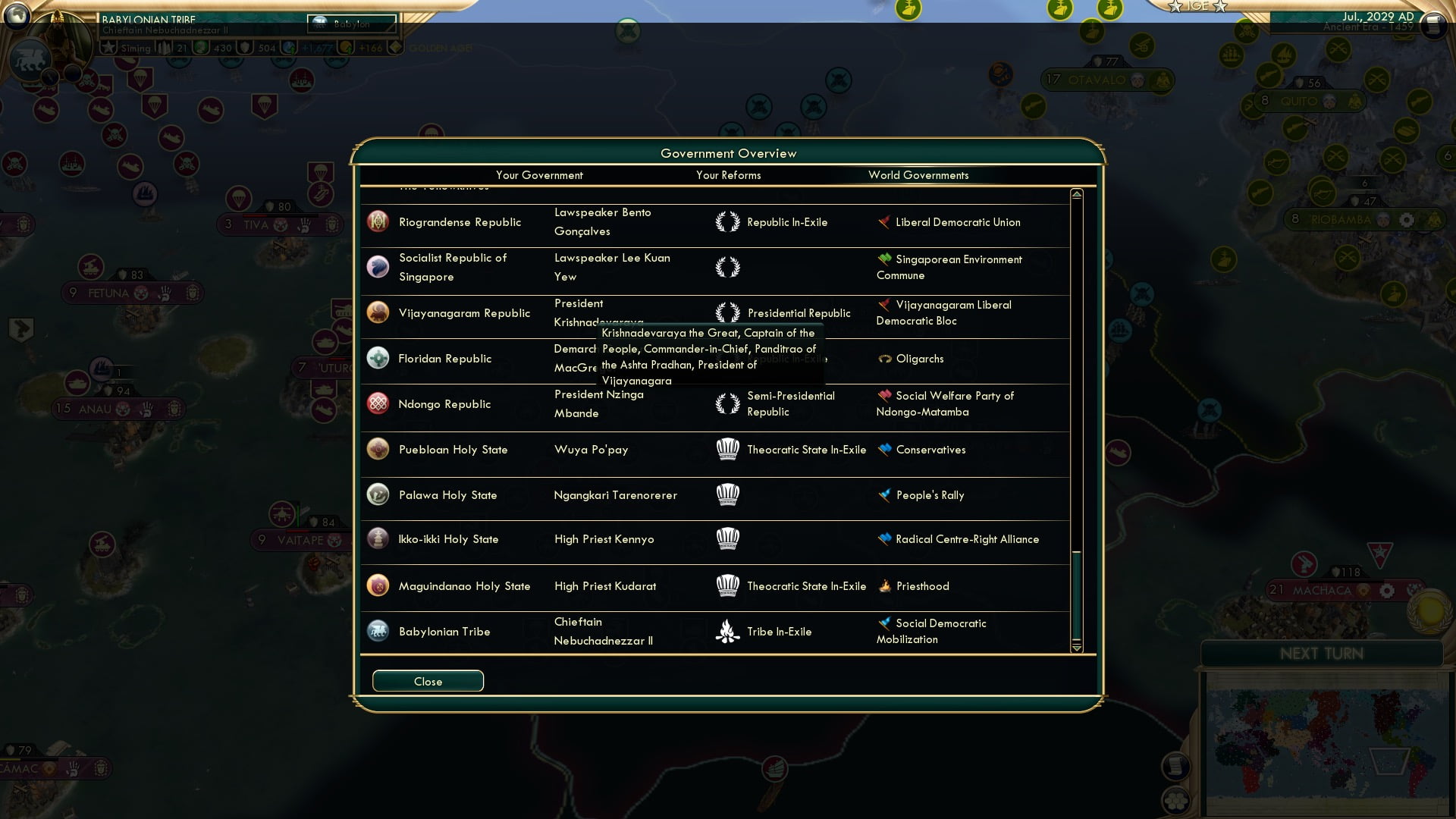Toggle the IGE star at the top of the screen
Screen dimensions: 1456x819
tap(1177, 7)
